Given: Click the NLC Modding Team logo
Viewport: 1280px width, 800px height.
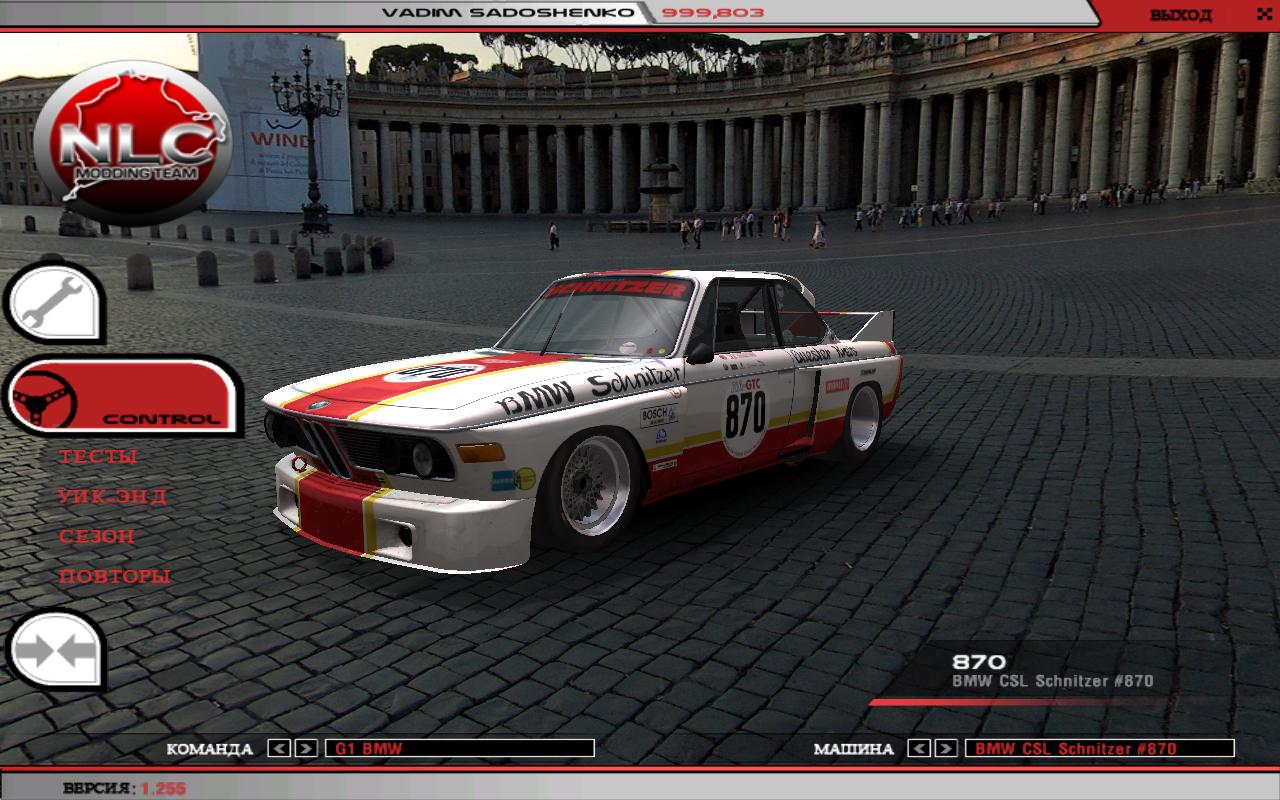Looking at the screenshot, I should click(132, 145).
